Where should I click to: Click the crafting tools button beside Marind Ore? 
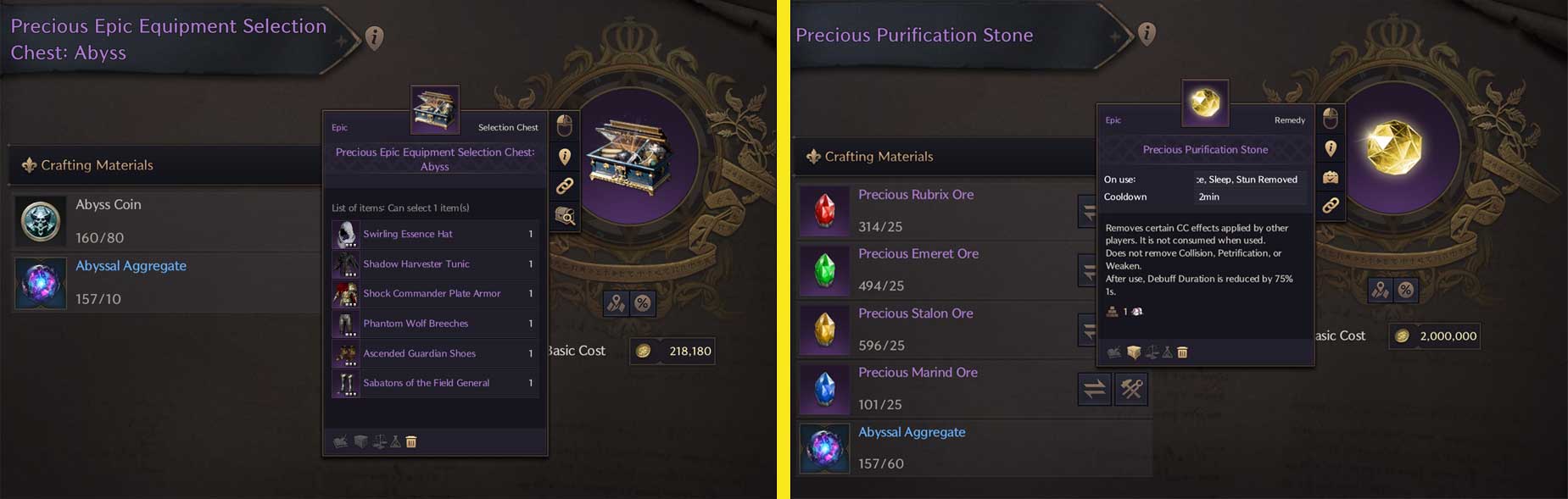pos(1131,389)
